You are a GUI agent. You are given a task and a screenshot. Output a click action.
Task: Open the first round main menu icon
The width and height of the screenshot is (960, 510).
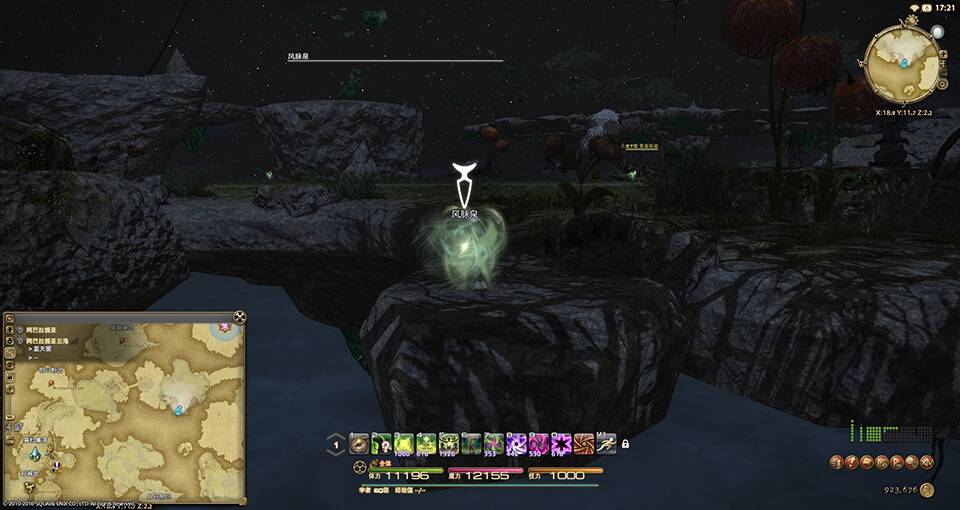[x=835, y=462]
